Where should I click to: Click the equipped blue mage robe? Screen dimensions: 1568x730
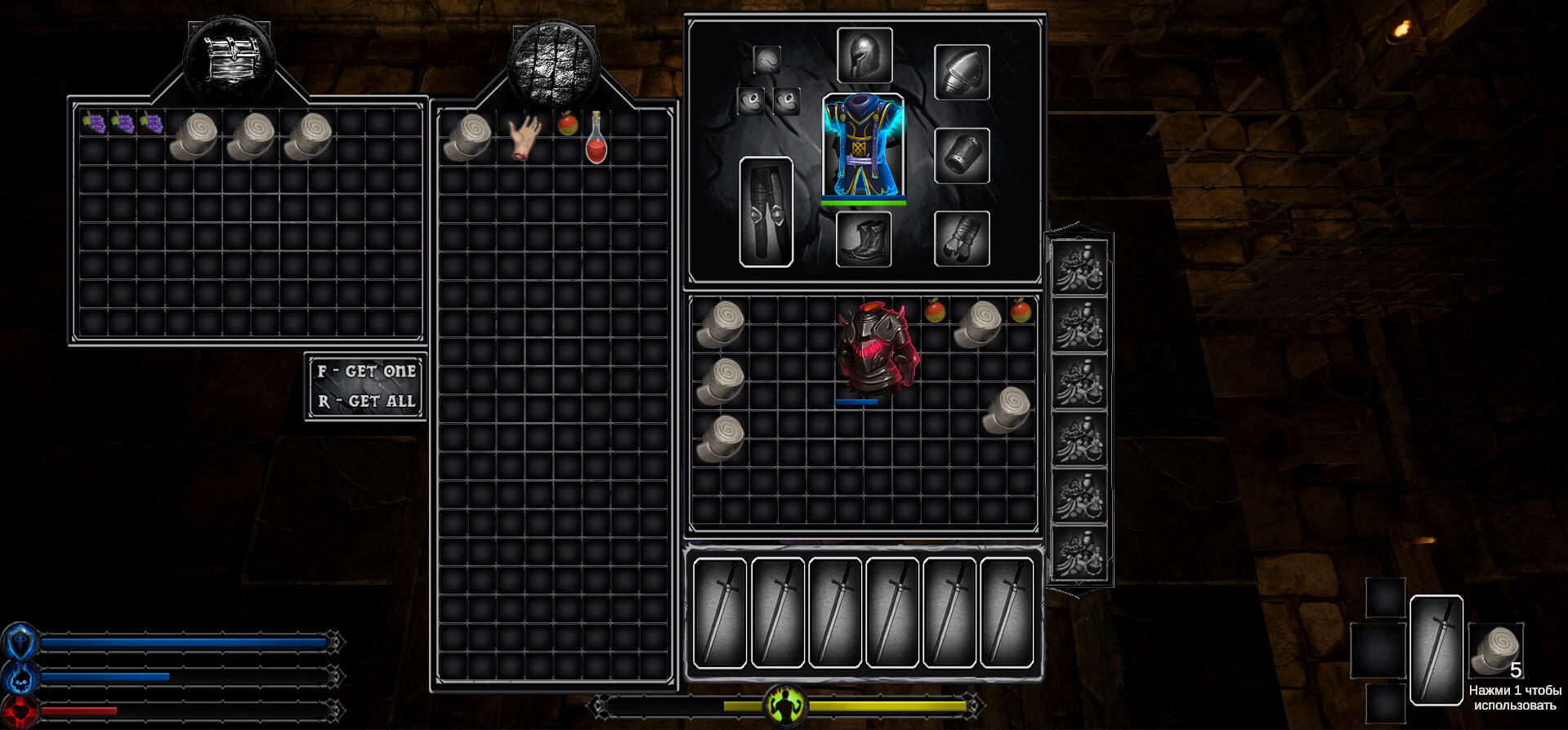point(863,145)
